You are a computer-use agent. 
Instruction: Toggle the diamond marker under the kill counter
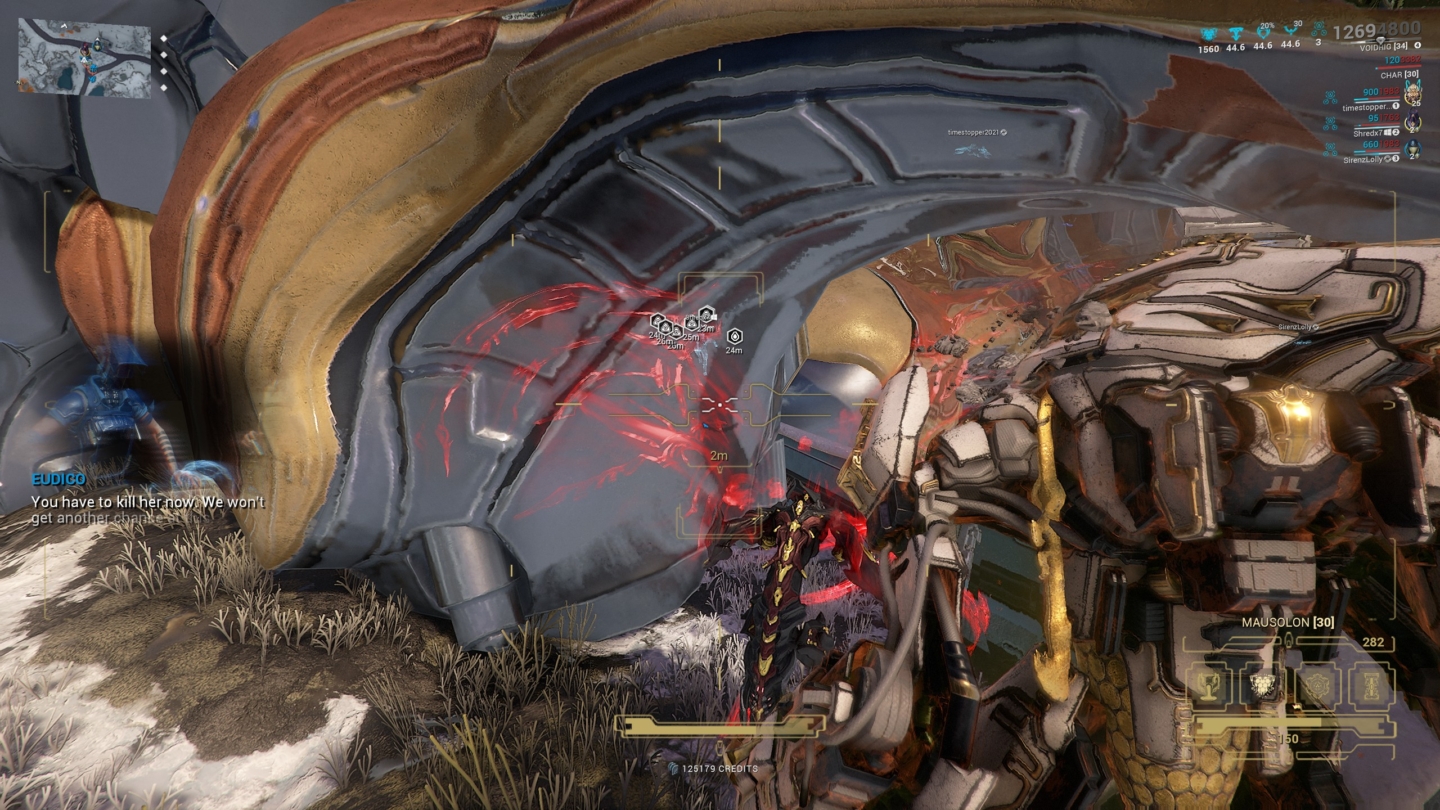(x=1380, y=41)
